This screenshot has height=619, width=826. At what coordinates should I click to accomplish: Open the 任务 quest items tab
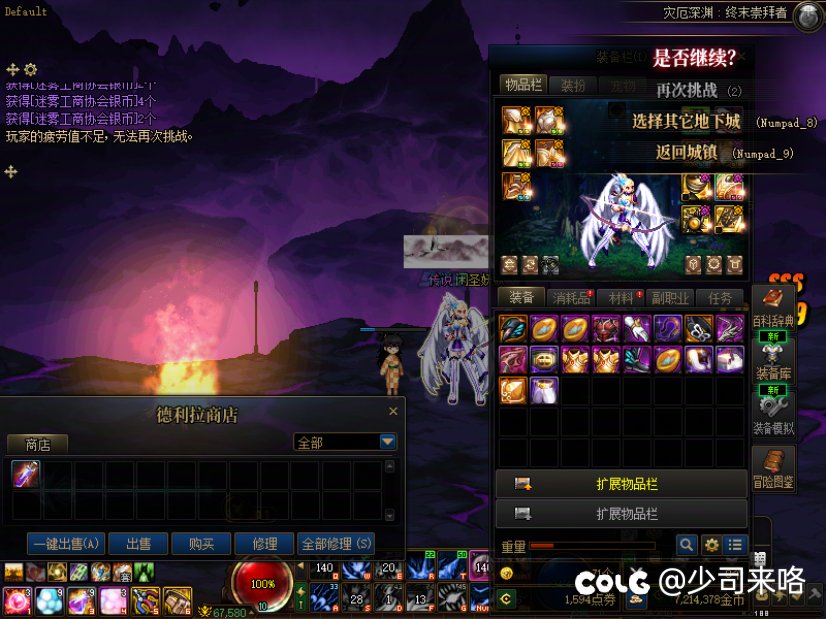720,298
